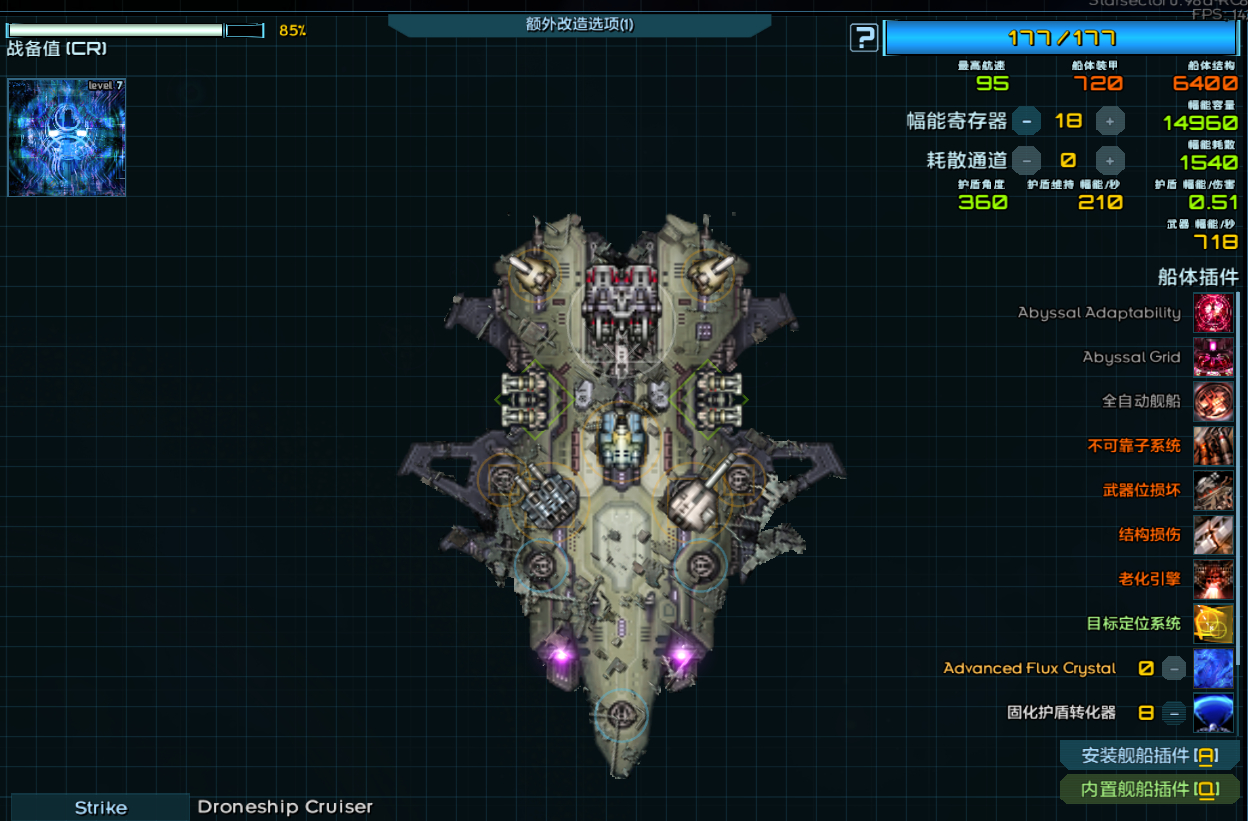Click the question mark help button

click(864, 39)
